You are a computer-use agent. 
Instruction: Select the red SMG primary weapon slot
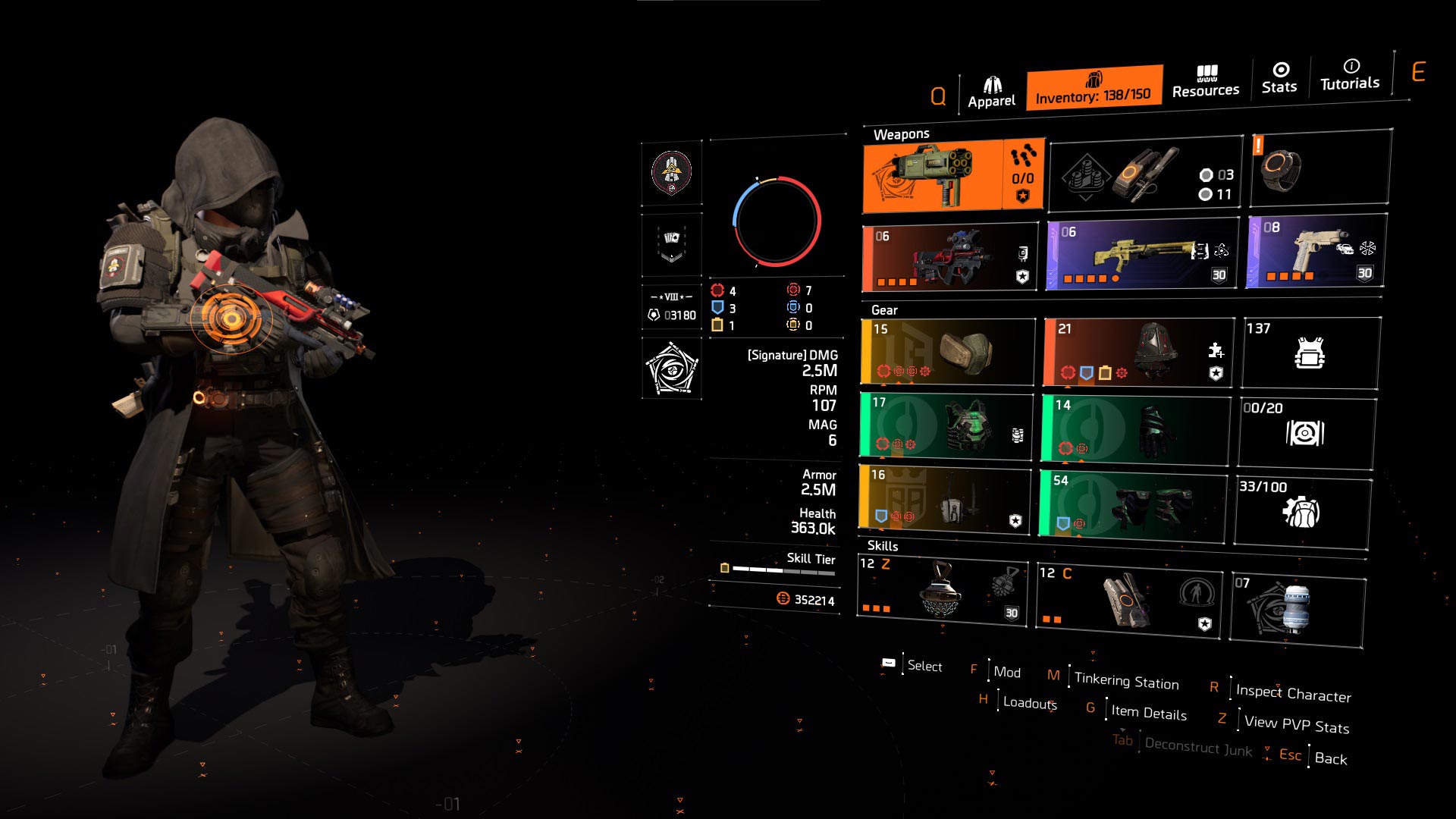pyautogui.click(x=950, y=258)
